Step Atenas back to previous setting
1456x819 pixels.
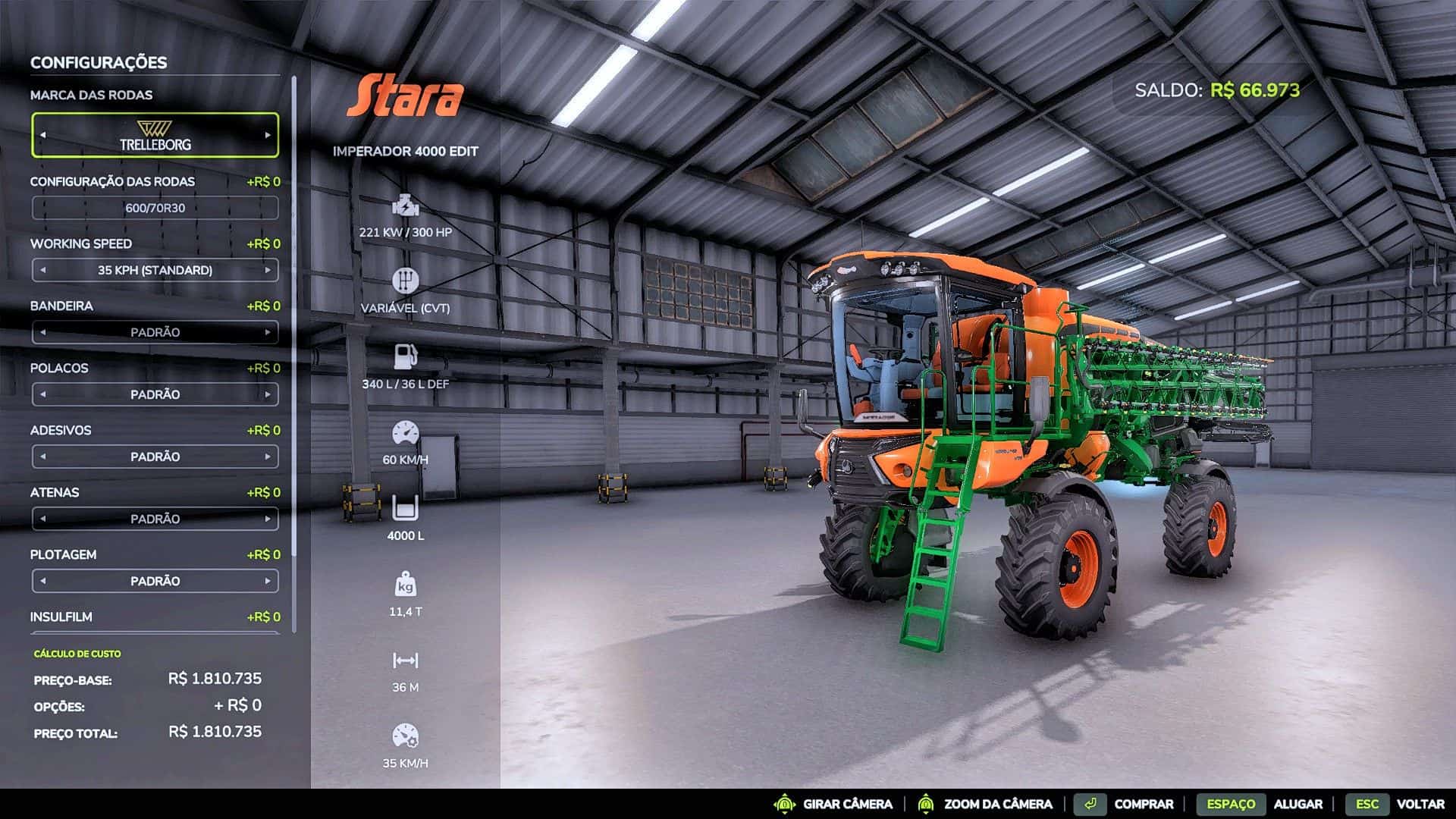pyautogui.click(x=43, y=519)
